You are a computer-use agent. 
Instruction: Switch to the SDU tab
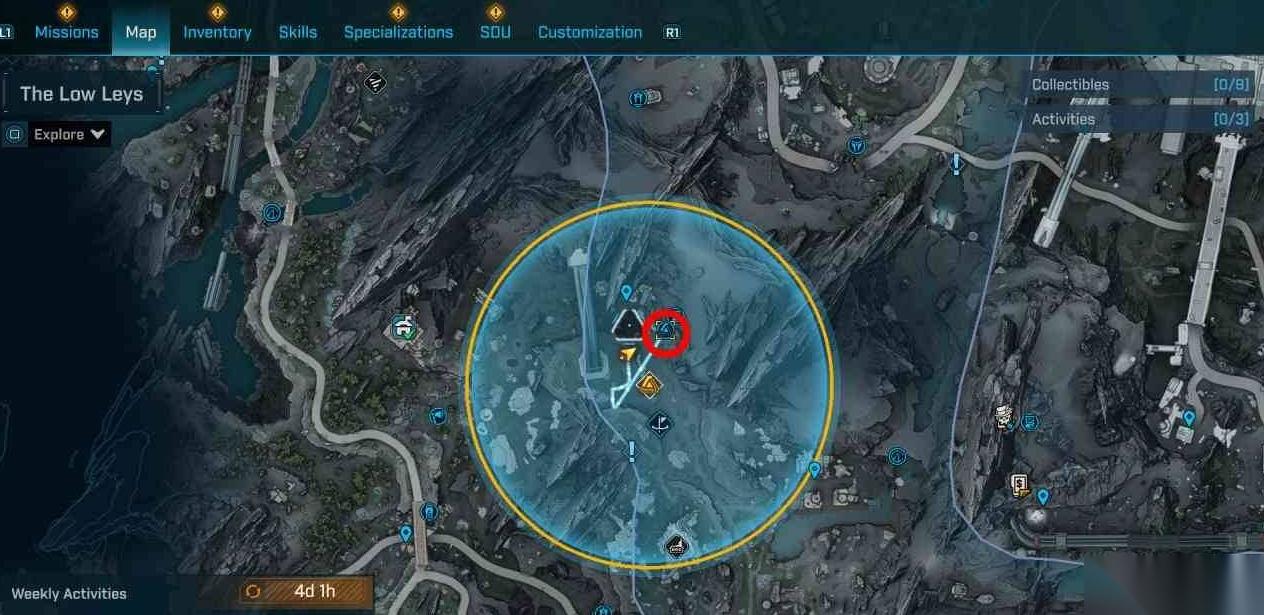495,32
